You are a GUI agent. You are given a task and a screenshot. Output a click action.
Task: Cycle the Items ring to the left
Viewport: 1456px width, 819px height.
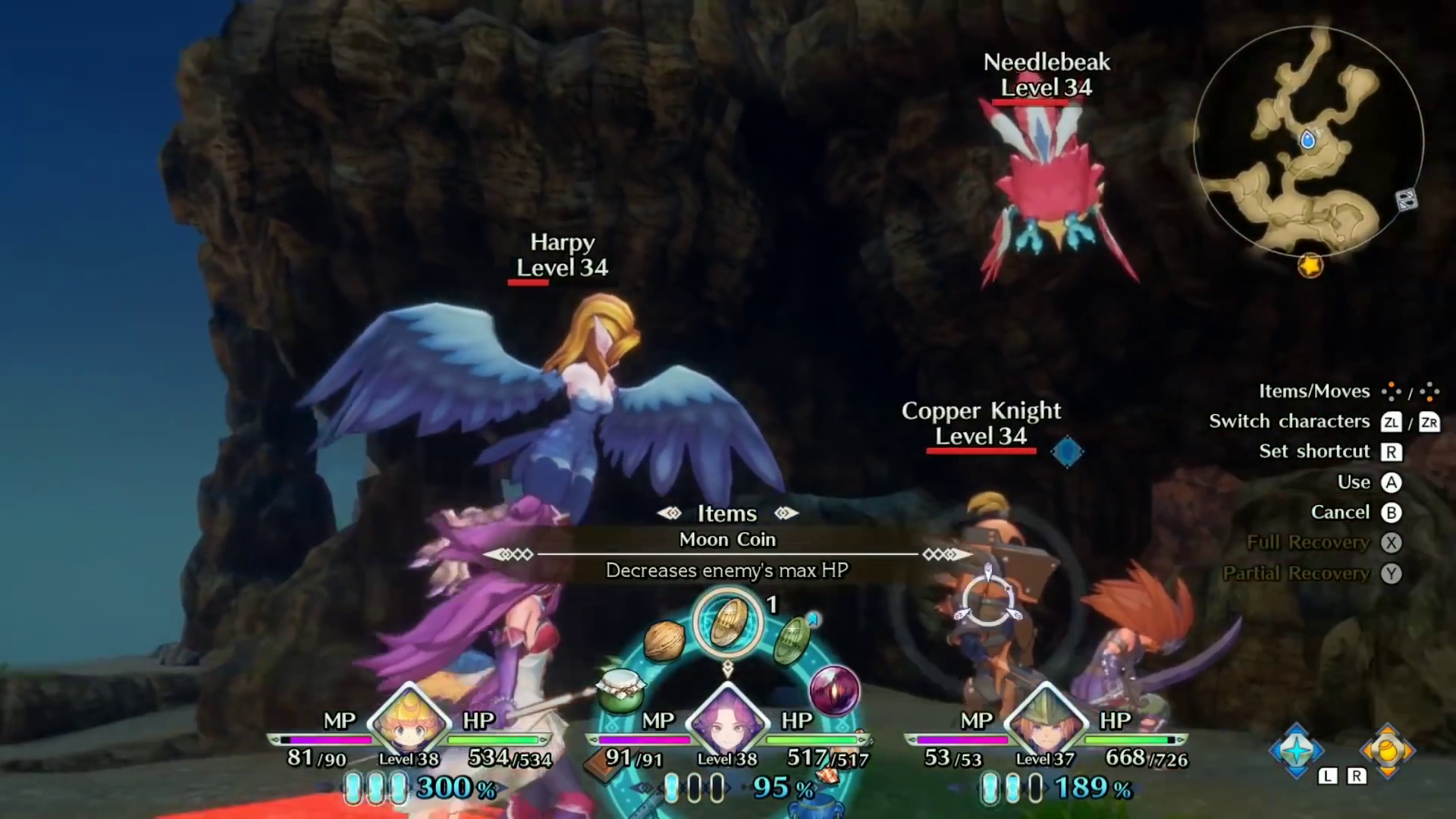[669, 513]
